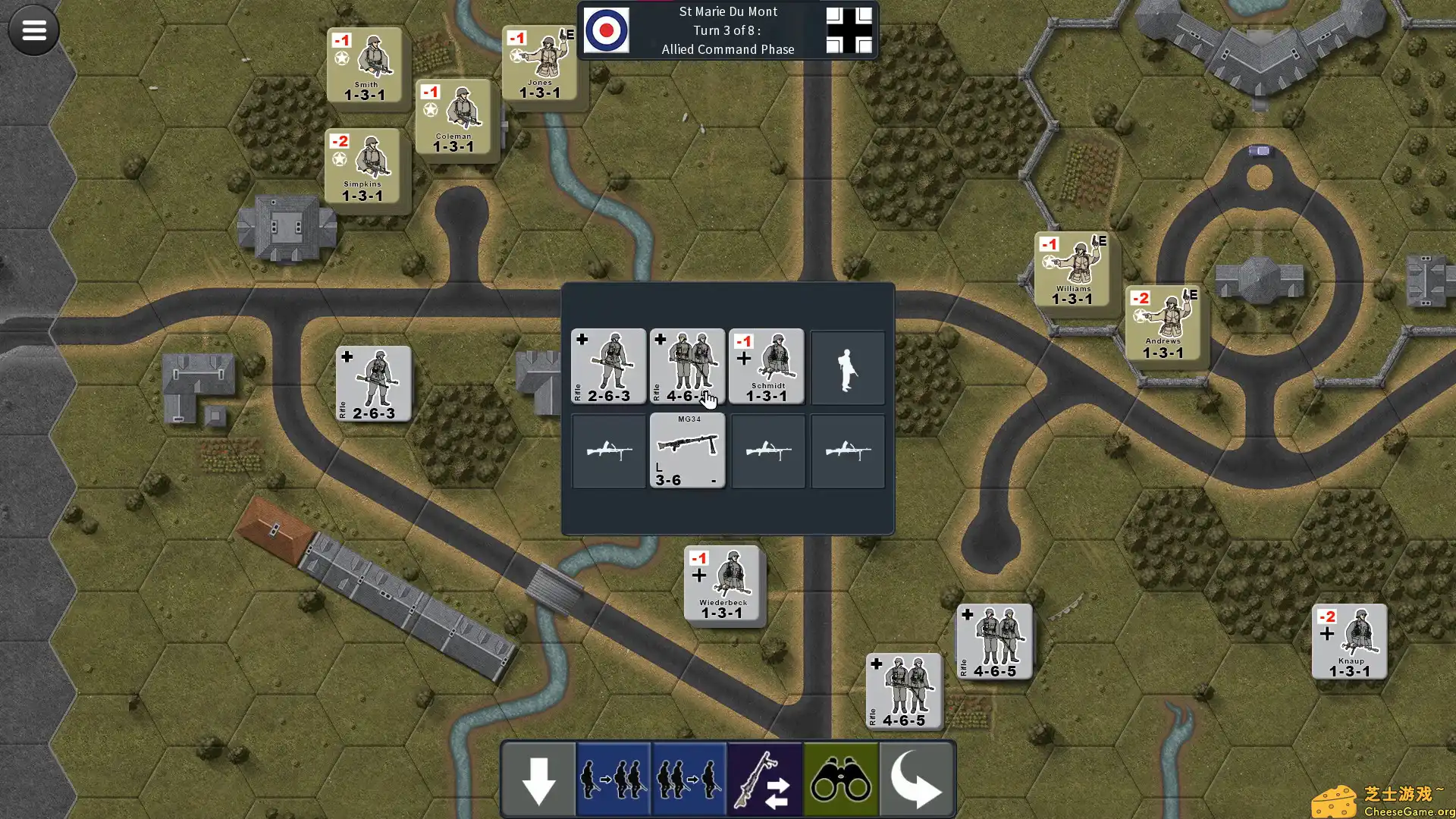Select the Simpkins leader counter
Image resolution: width=1456 pixels, height=819 pixels.
coord(362,167)
